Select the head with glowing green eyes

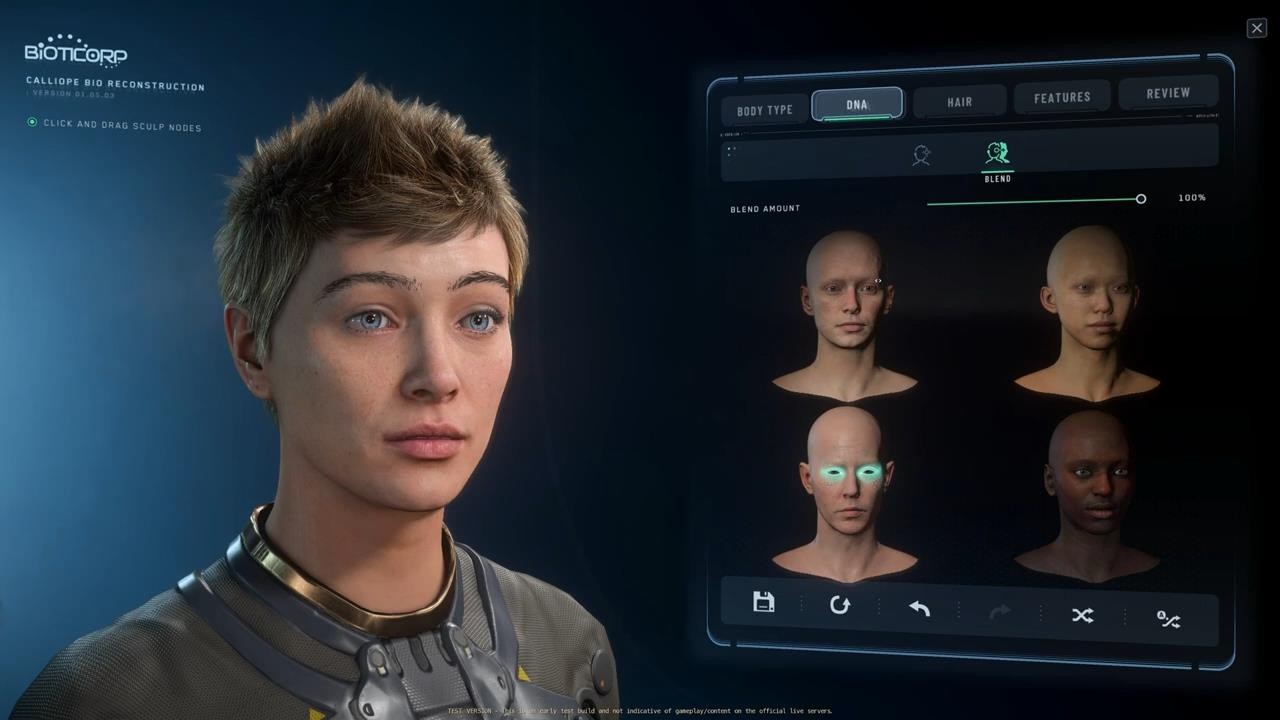[x=845, y=485]
